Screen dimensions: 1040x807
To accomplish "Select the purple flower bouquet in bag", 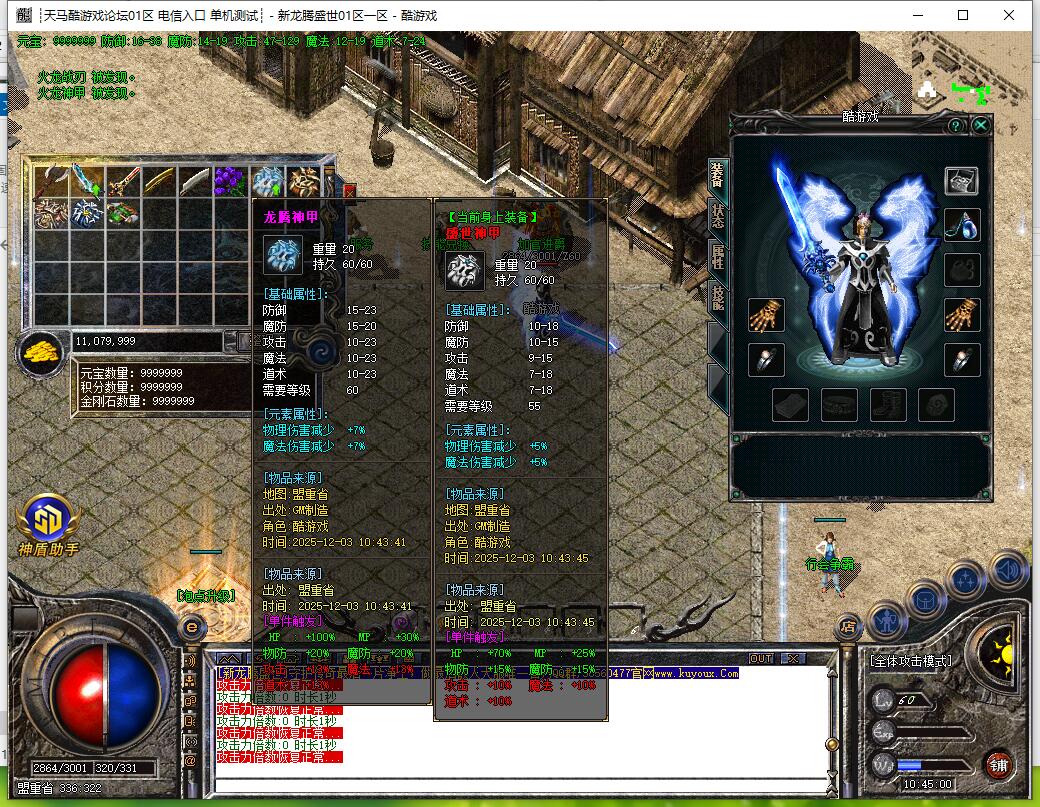I will 230,181.
